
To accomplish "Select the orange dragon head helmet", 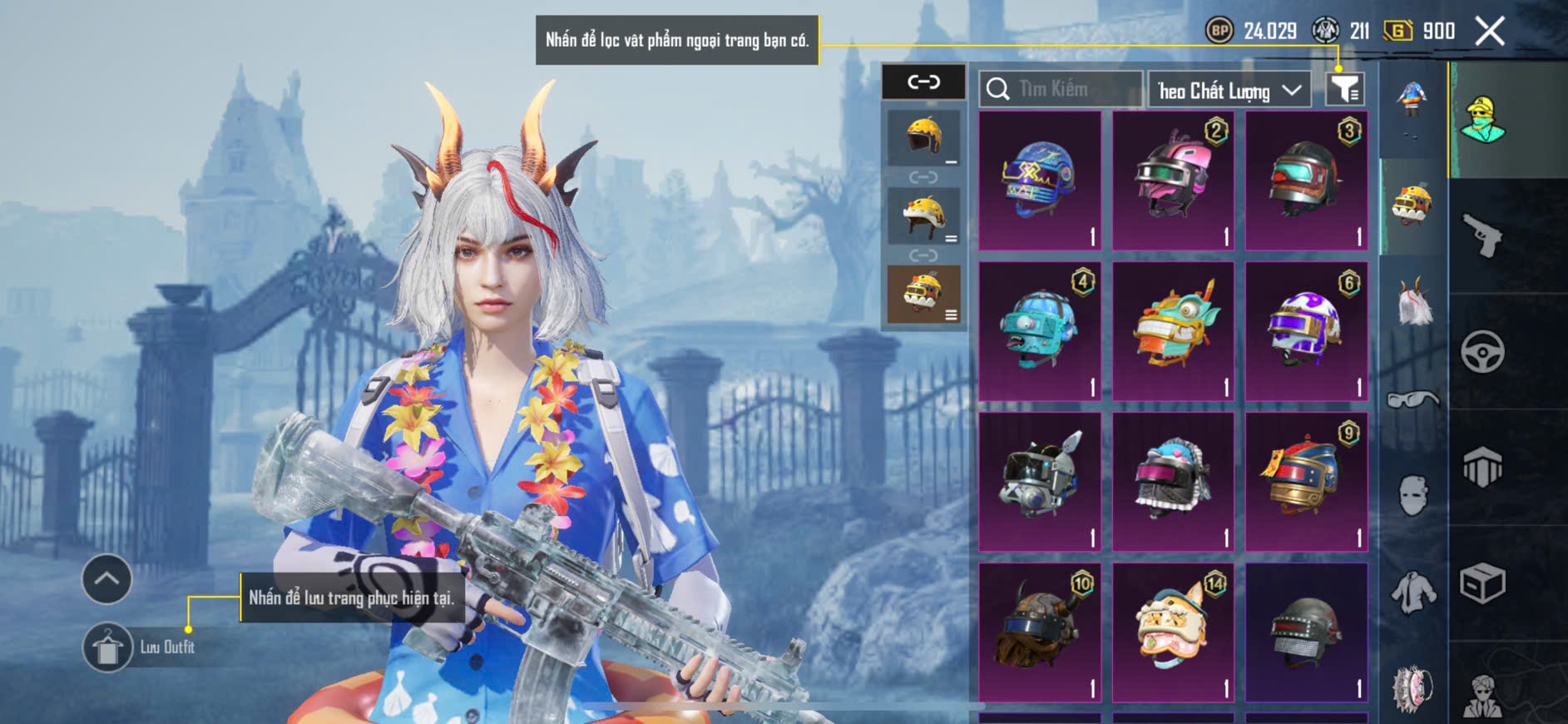I will 1173,330.
